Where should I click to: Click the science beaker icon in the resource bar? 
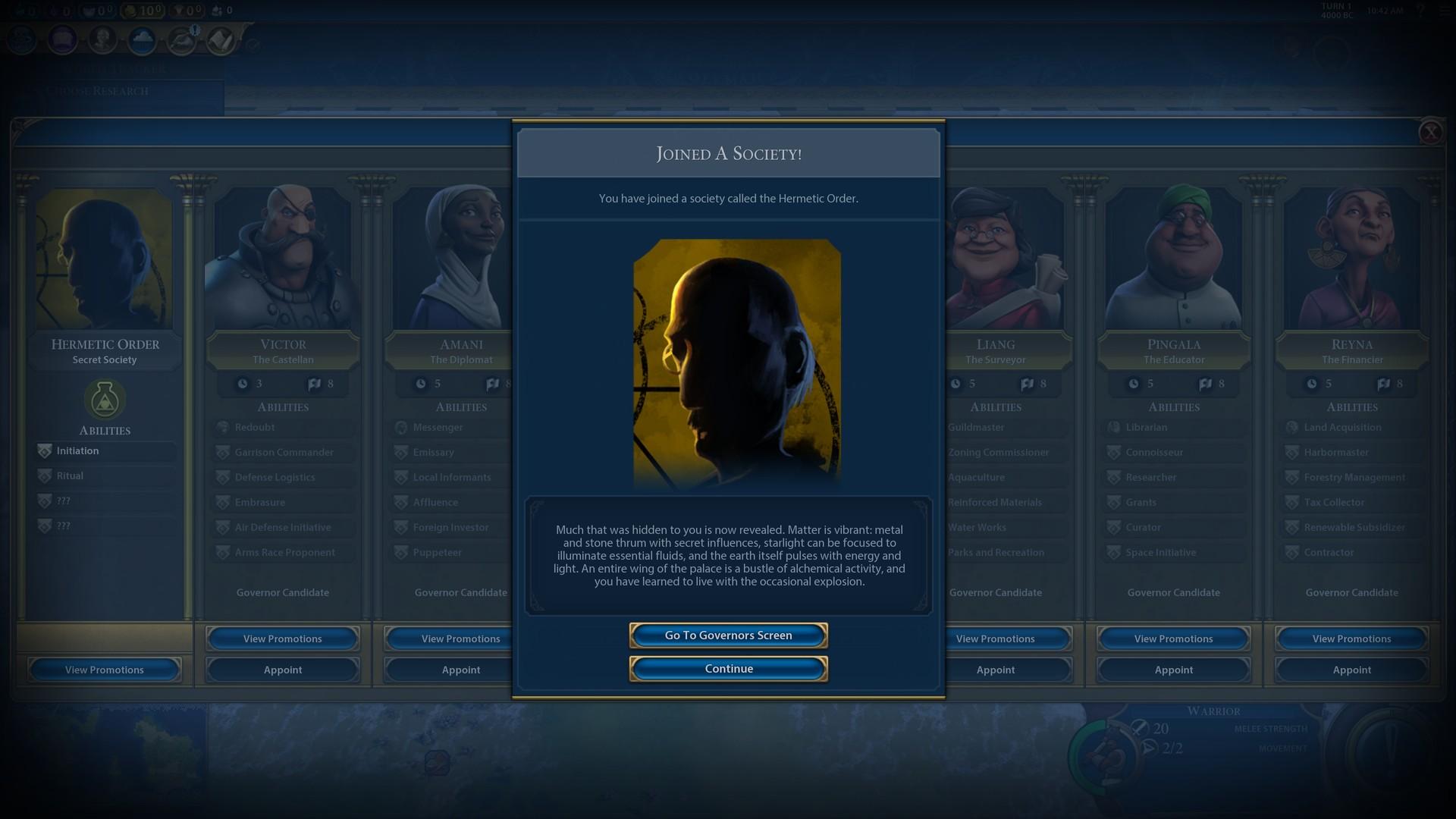20,11
